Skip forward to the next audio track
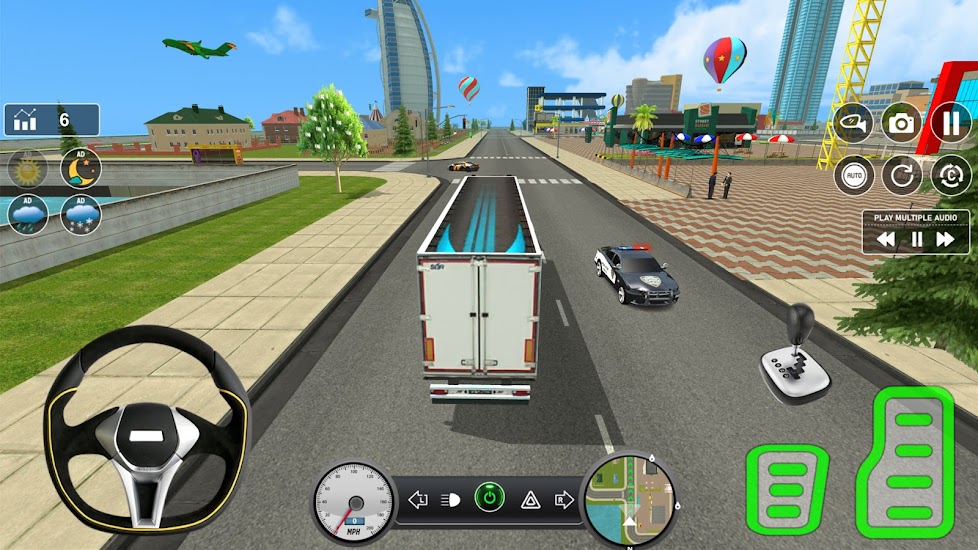This screenshot has width=978, height=550. (x=945, y=240)
